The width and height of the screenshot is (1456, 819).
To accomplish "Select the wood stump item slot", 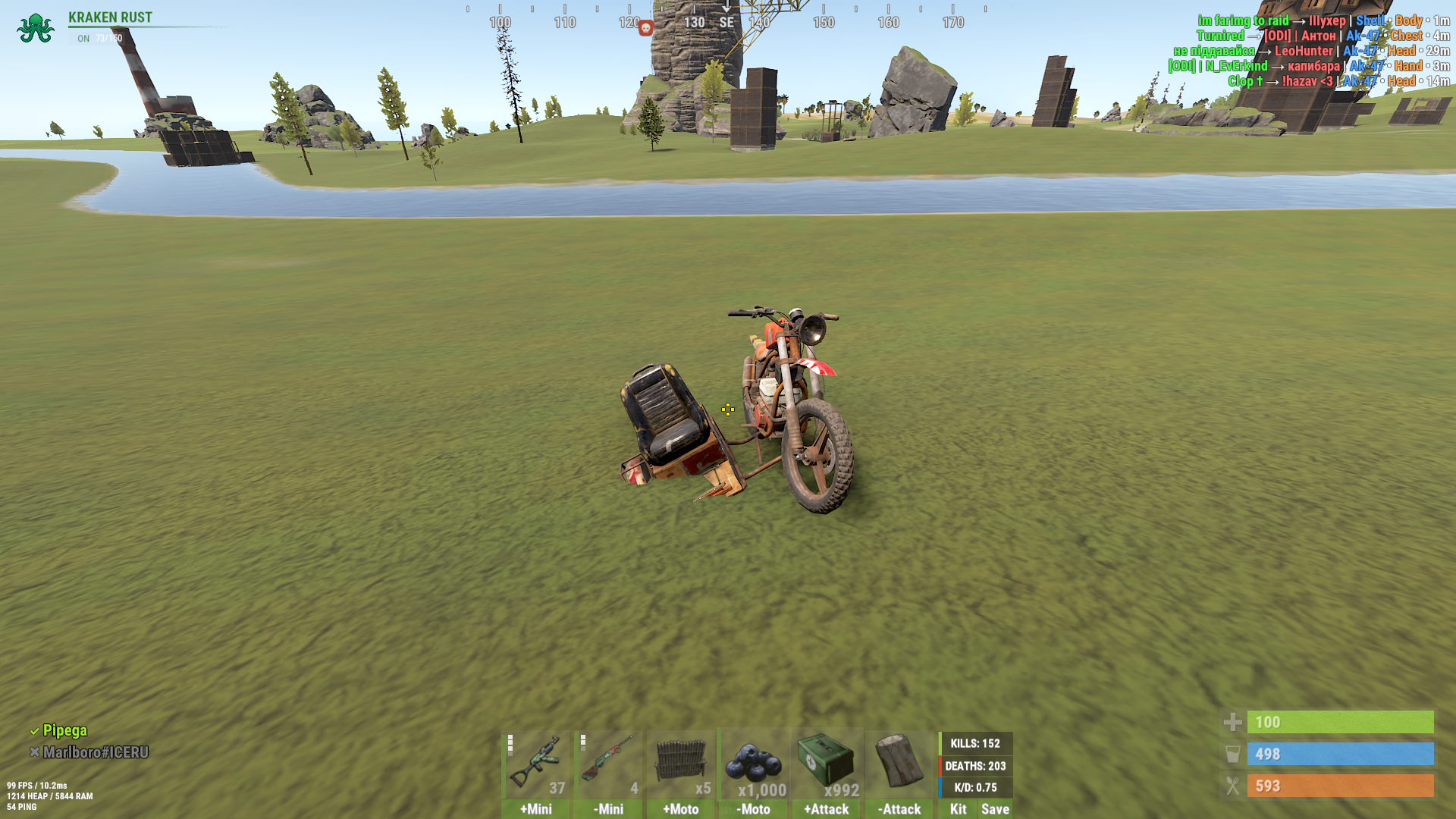I will point(899,763).
